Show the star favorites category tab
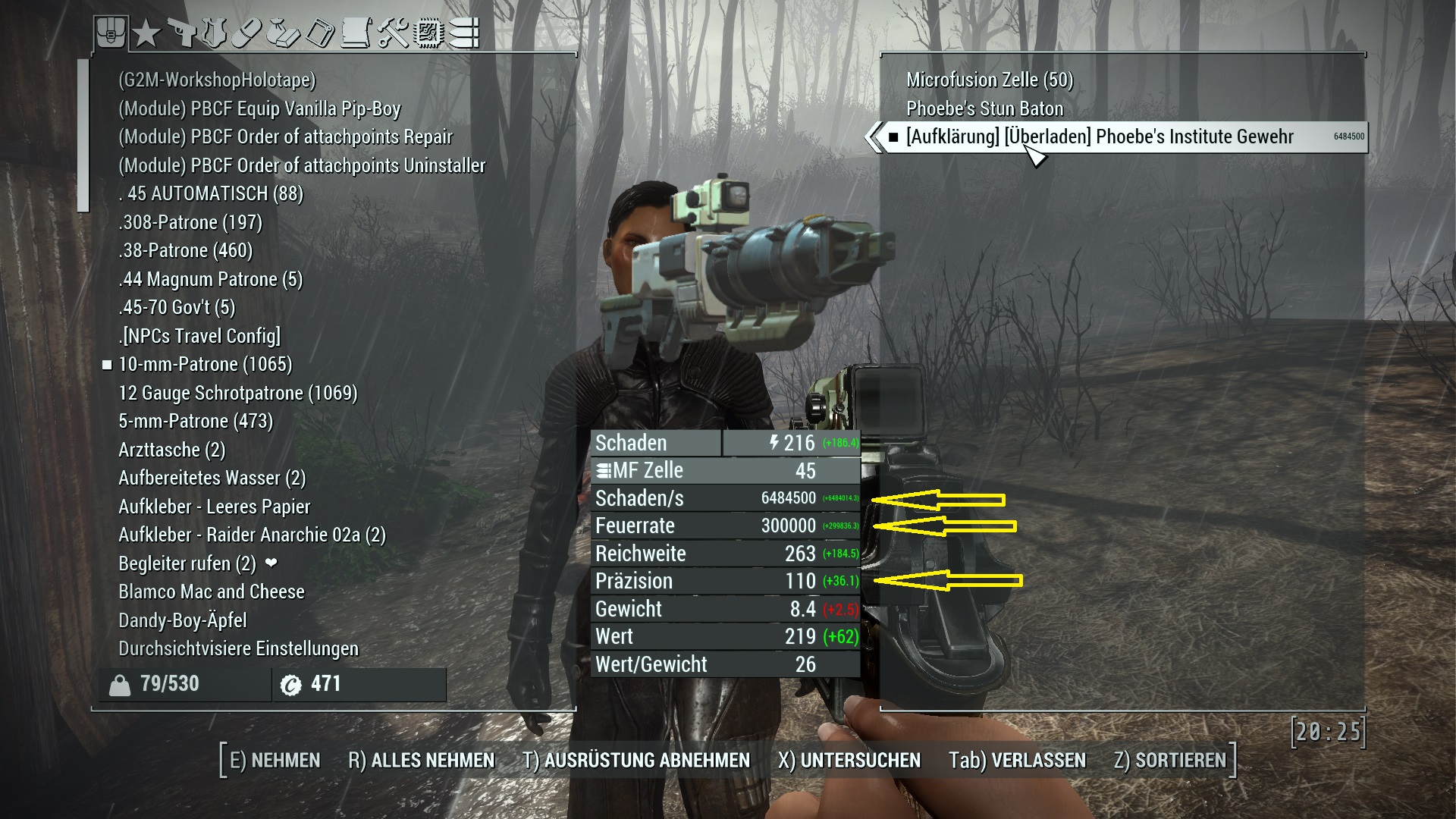 click(x=146, y=33)
